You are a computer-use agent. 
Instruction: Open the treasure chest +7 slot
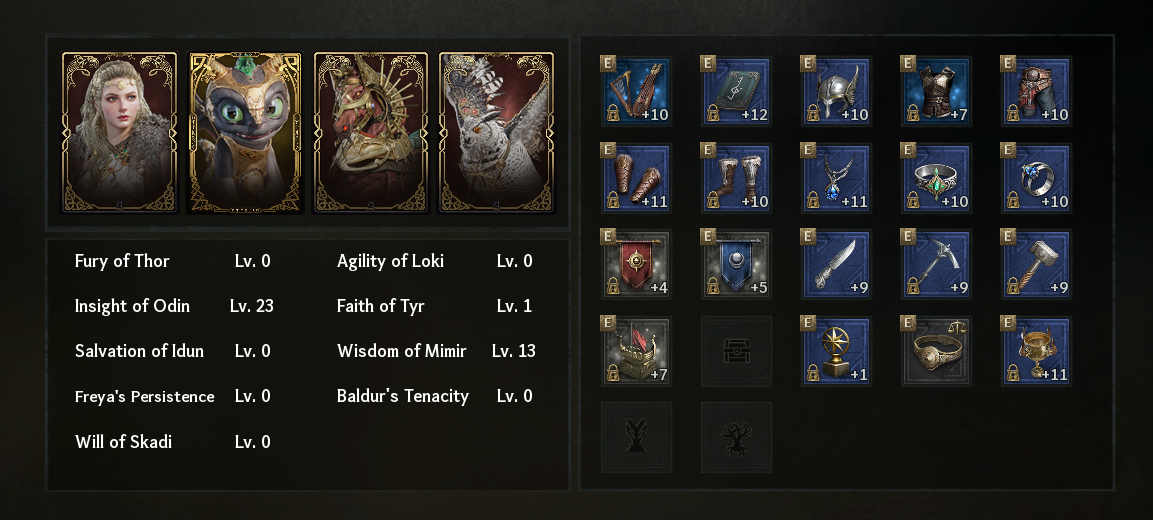pos(636,352)
